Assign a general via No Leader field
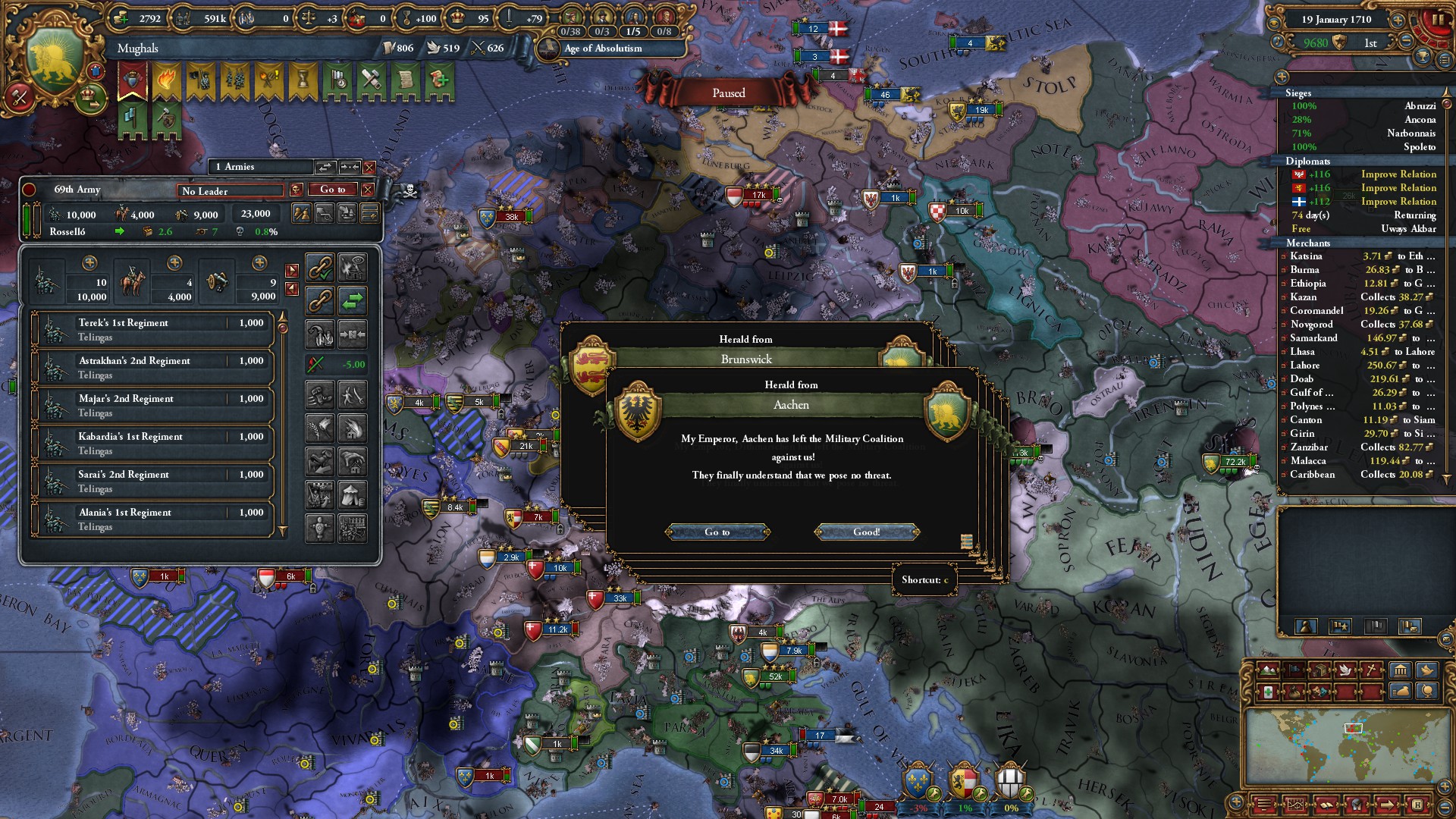1456x819 pixels. pos(231,190)
